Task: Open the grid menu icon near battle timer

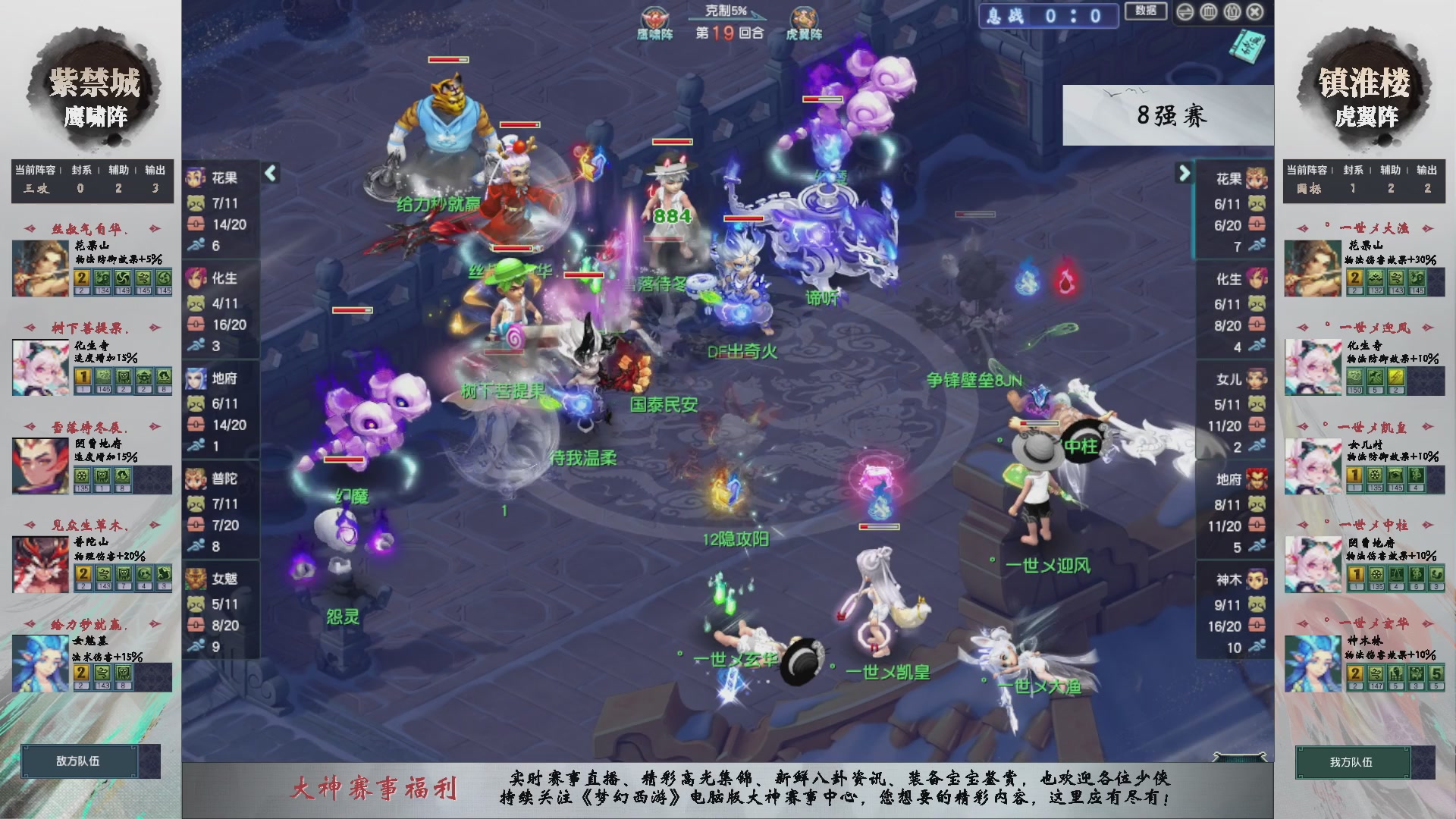Action: point(1208,12)
